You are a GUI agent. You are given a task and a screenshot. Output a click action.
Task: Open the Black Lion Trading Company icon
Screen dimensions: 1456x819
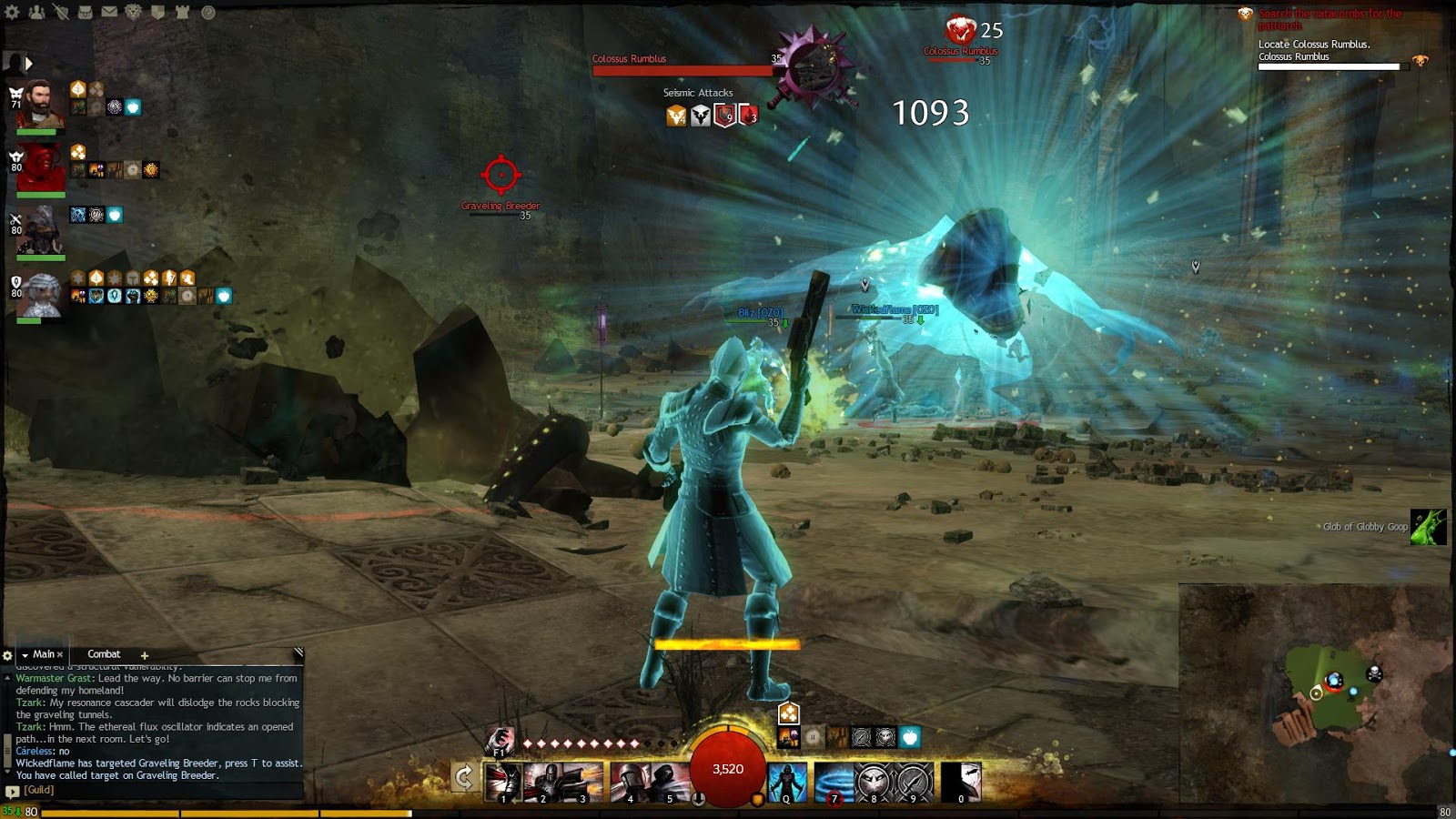[x=132, y=12]
